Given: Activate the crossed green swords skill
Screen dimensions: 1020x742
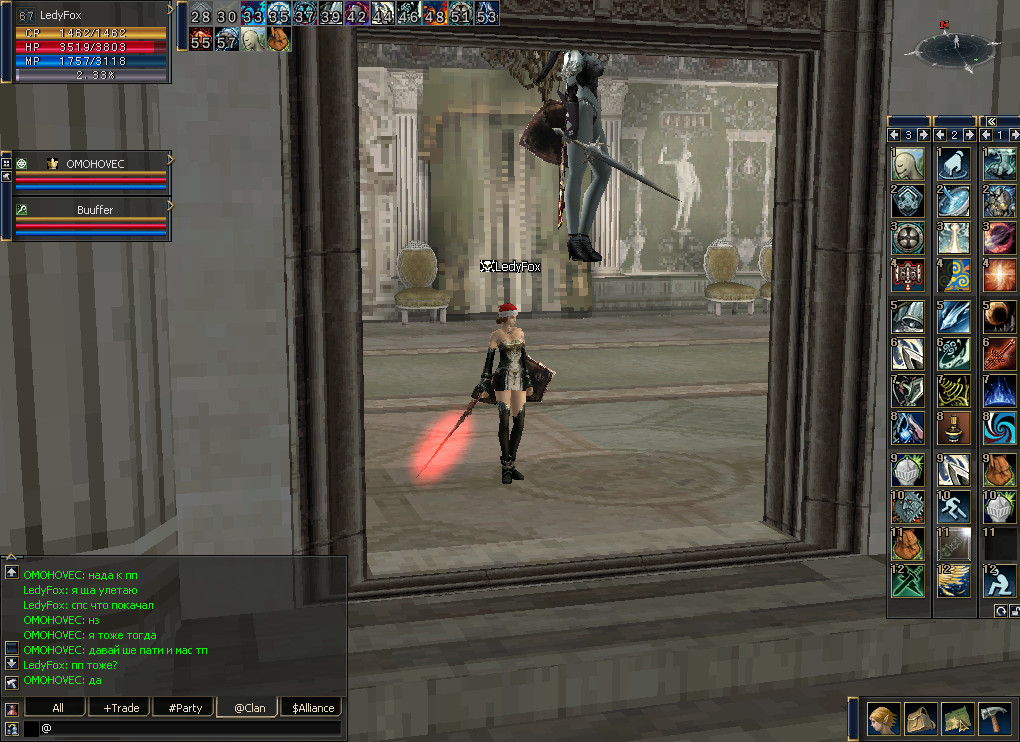Looking at the screenshot, I should click(908, 581).
